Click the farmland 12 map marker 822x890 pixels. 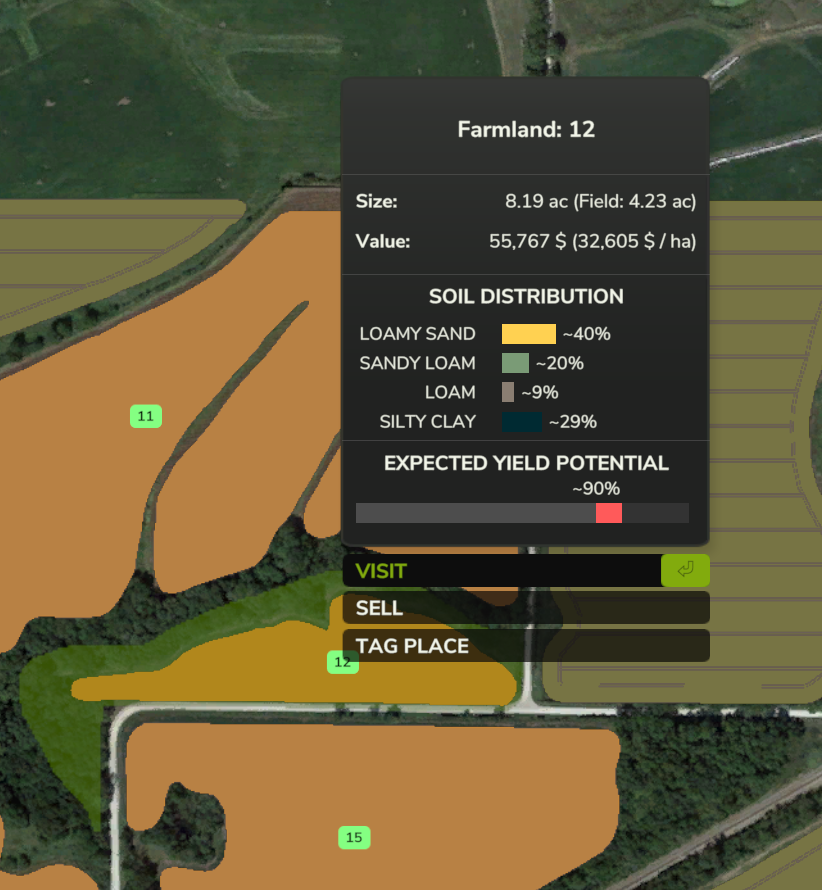tap(342, 662)
